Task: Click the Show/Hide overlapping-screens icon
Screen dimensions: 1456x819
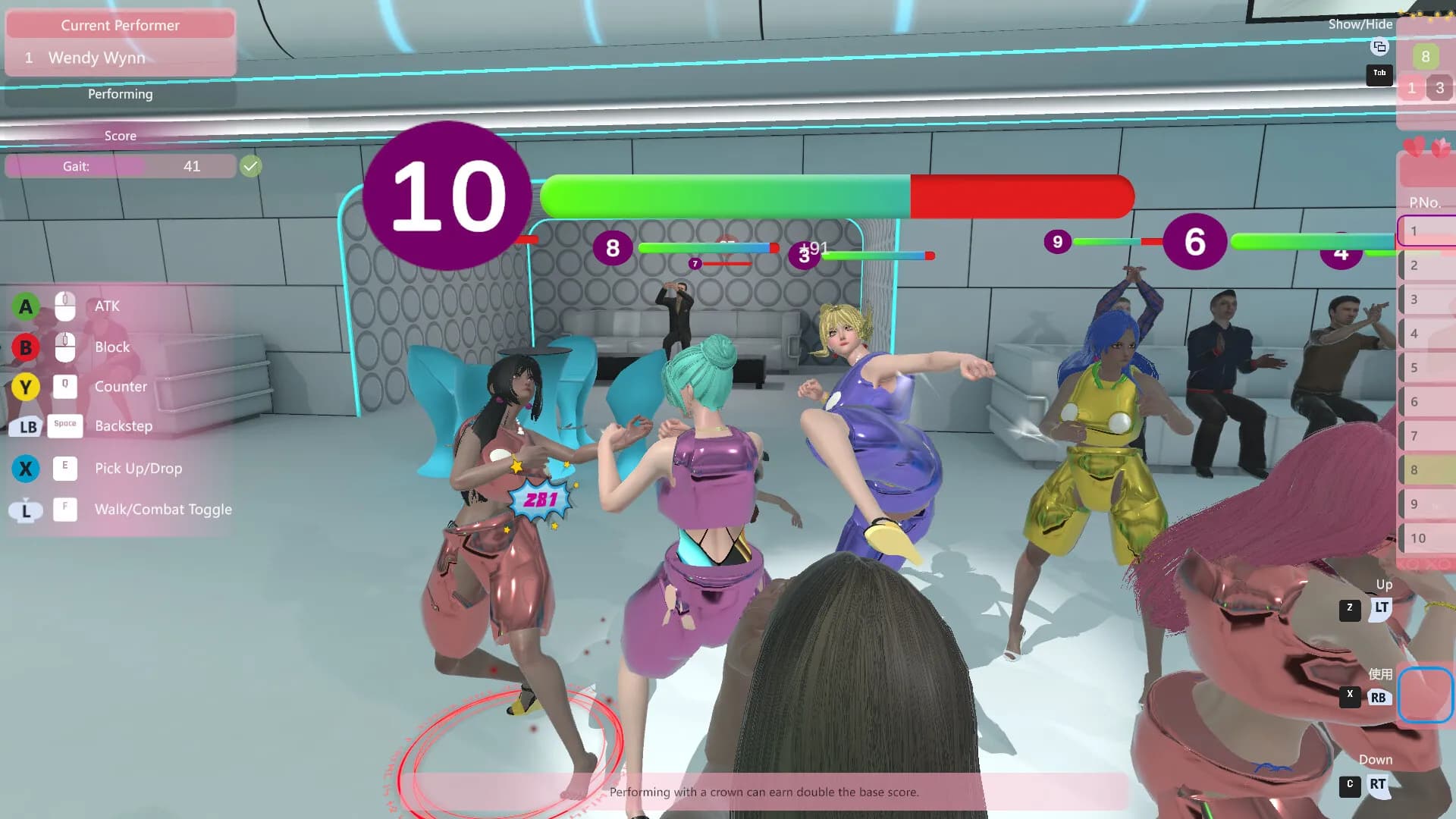Action: (x=1379, y=47)
